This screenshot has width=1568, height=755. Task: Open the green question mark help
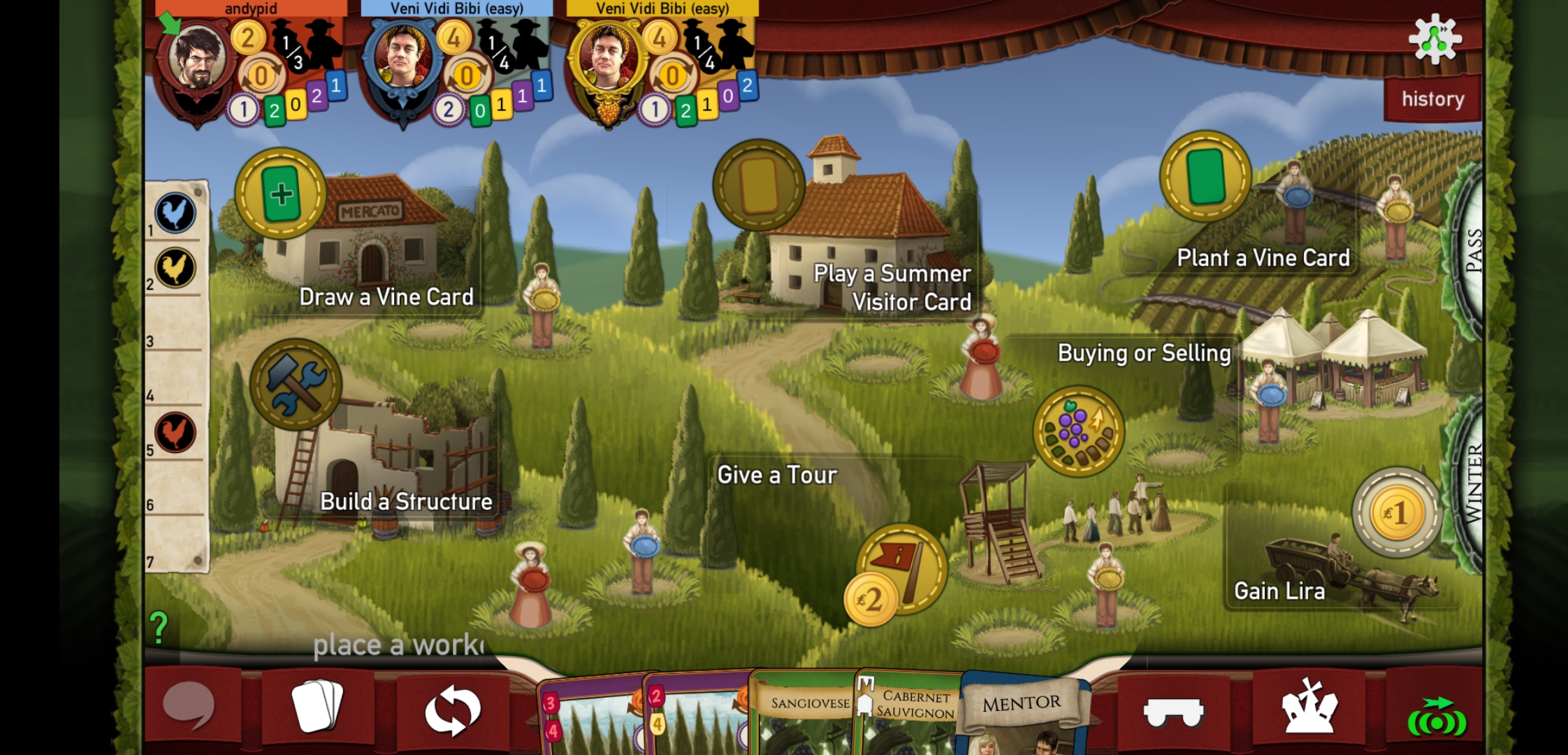pyautogui.click(x=159, y=627)
